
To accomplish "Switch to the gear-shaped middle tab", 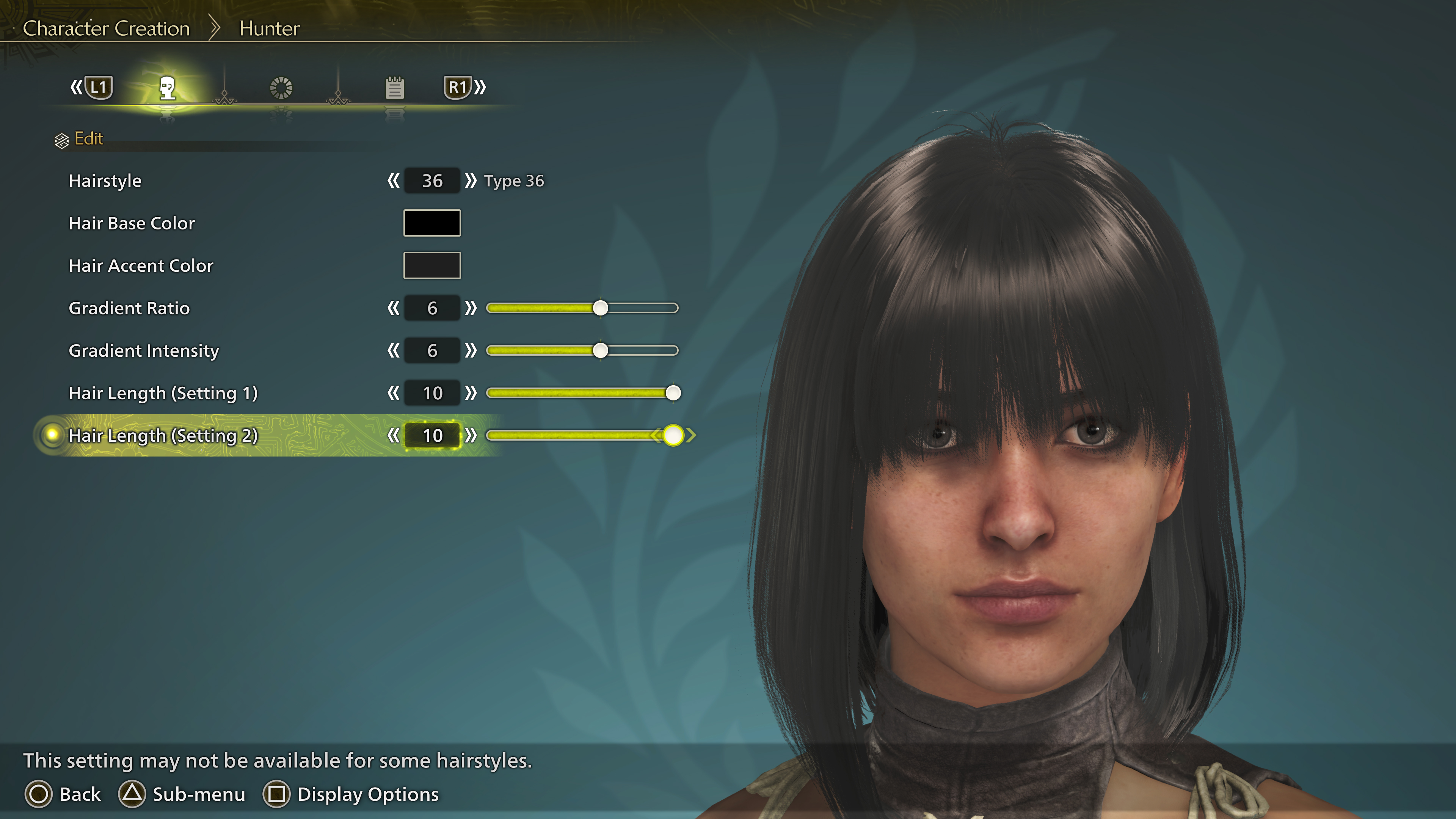I will click(x=281, y=88).
